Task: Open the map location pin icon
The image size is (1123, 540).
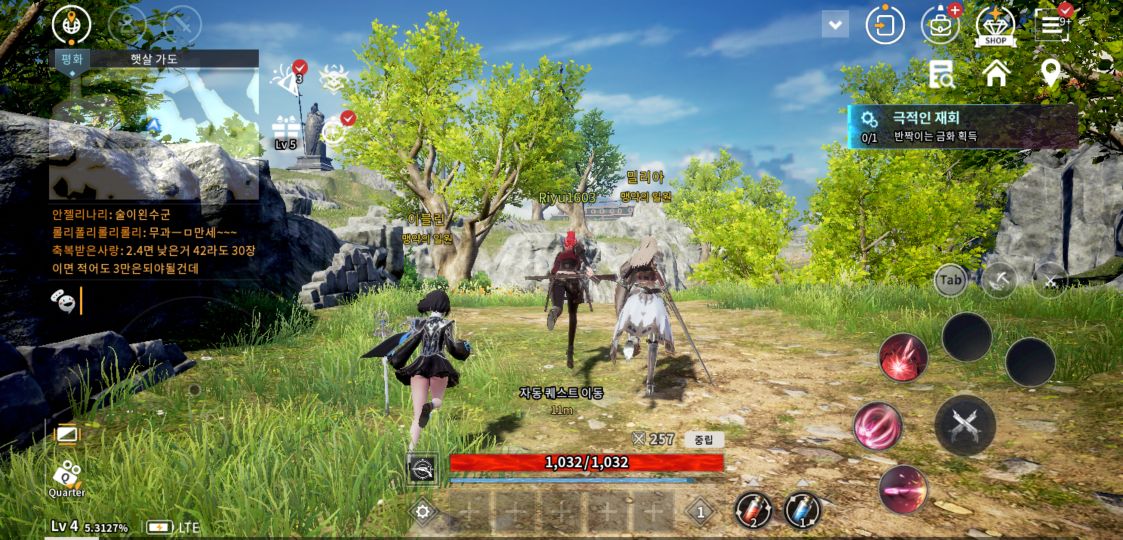Action: (1050, 73)
